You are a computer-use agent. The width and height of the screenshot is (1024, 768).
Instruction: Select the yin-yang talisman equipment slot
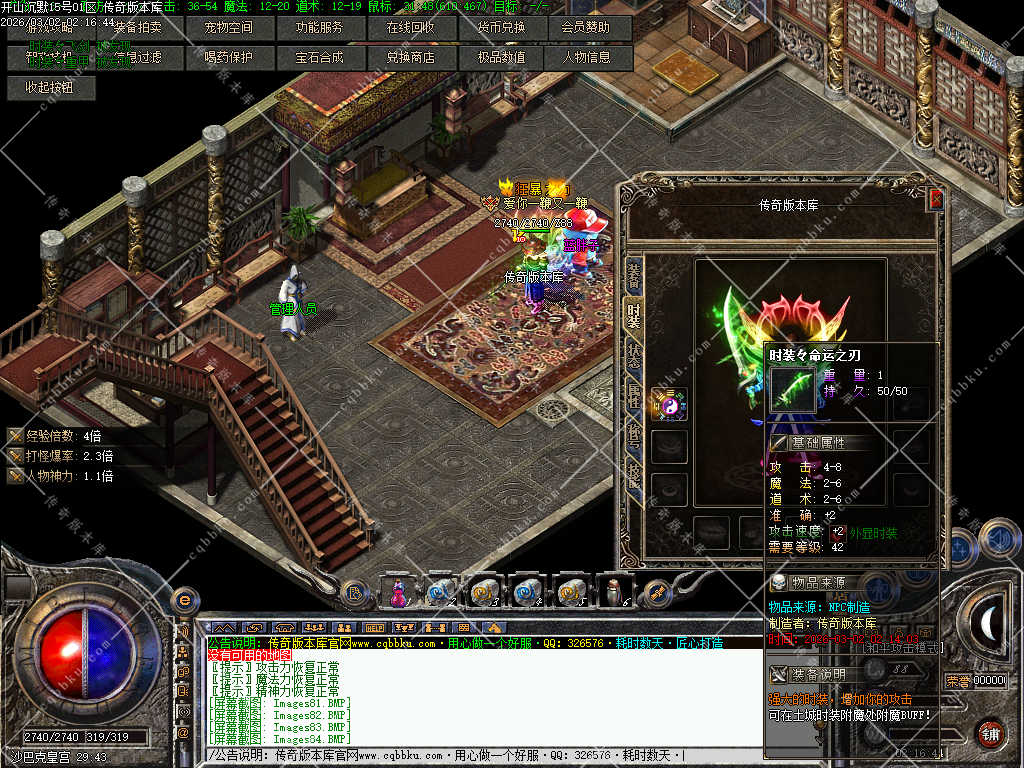pyautogui.click(x=668, y=403)
